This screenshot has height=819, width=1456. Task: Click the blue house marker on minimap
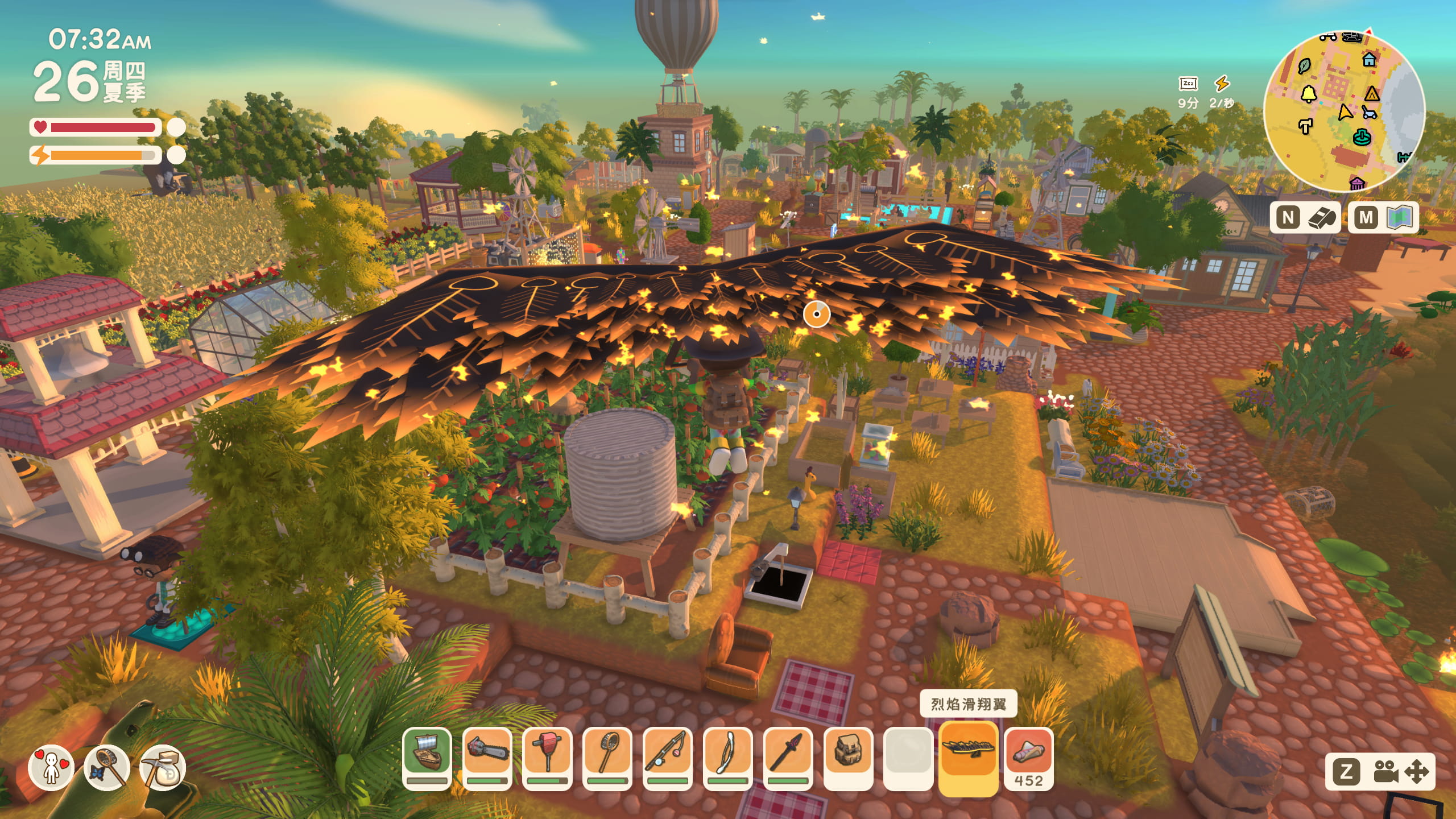1369,59
